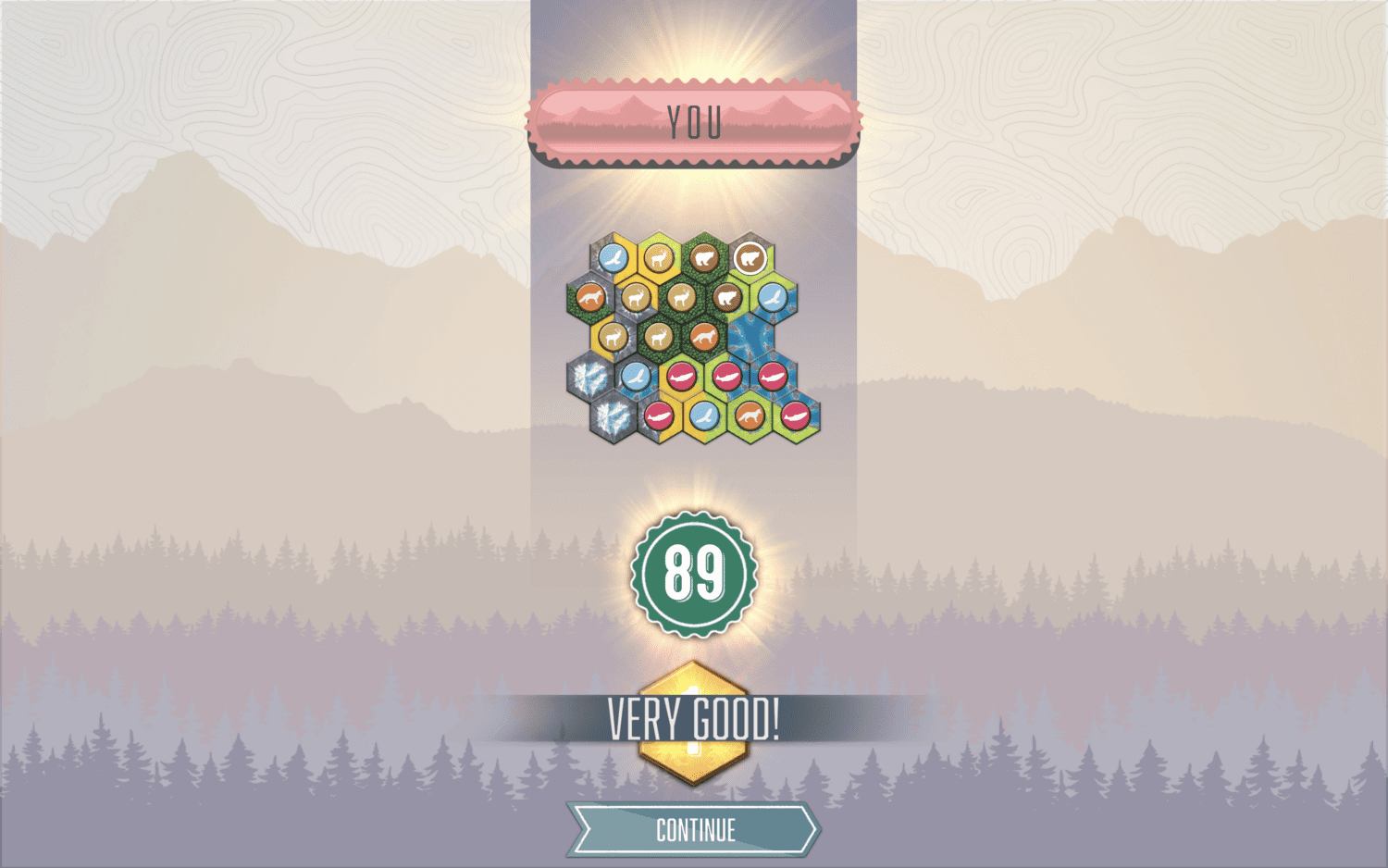The width and height of the screenshot is (1388, 868).
Task: Select the hawk token on the bottom blue-yellow tile
Action: (x=704, y=416)
